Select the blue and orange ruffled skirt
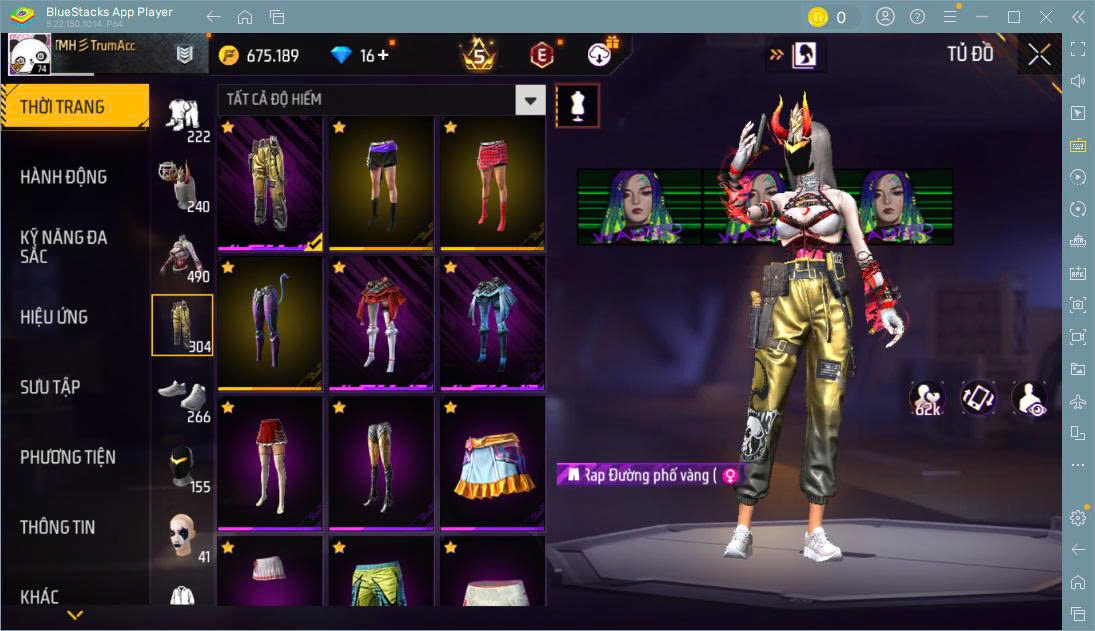This screenshot has width=1095, height=631. (x=492, y=463)
